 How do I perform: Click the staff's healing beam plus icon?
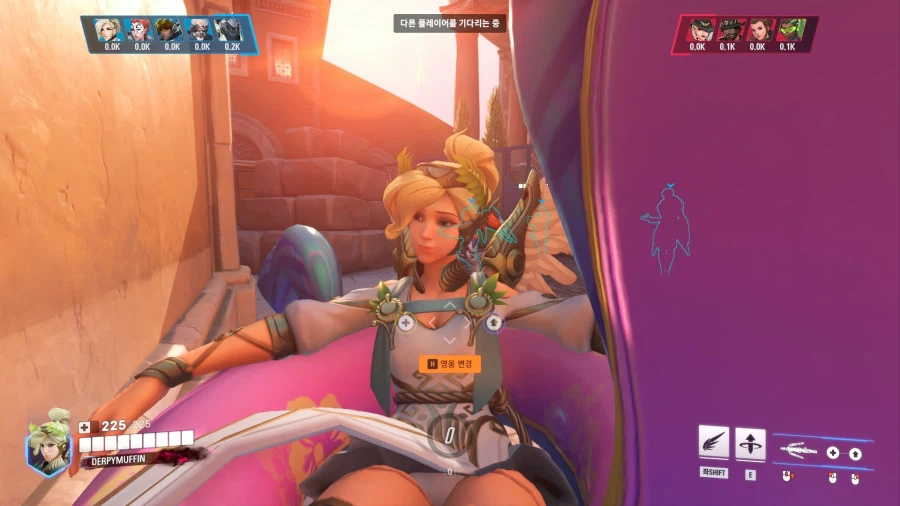tap(832, 453)
